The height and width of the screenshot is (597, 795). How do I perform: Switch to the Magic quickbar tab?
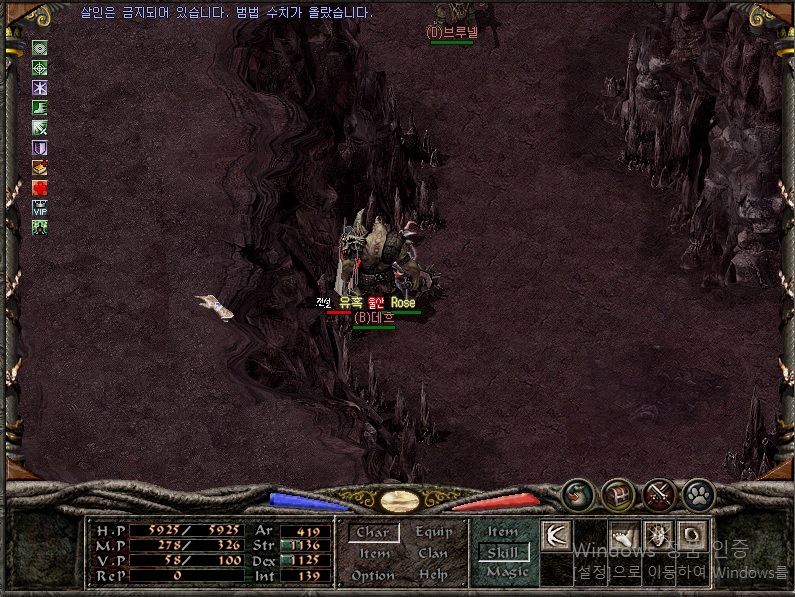pyautogui.click(x=506, y=573)
